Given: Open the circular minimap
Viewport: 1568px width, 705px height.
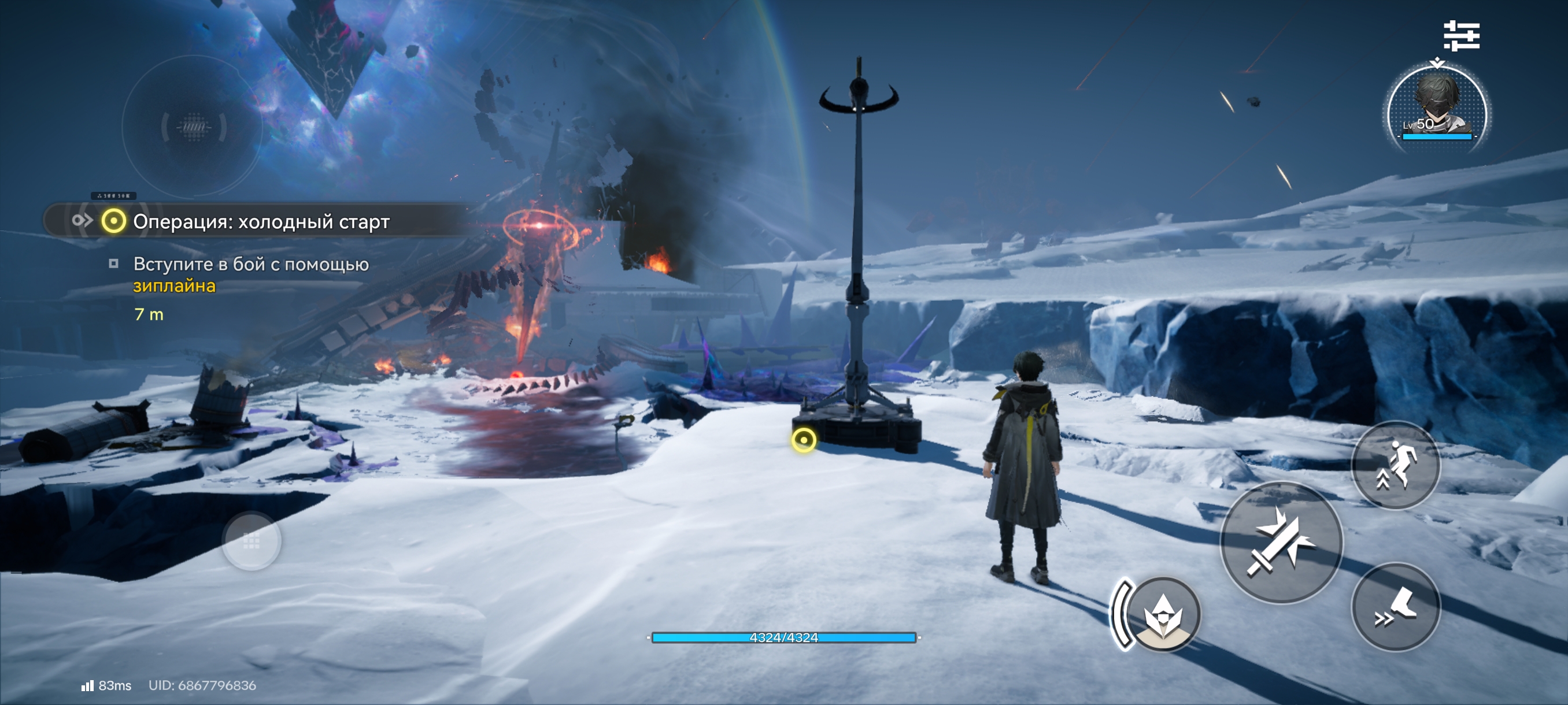Looking at the screenshot, I should (x=193, y=127).
